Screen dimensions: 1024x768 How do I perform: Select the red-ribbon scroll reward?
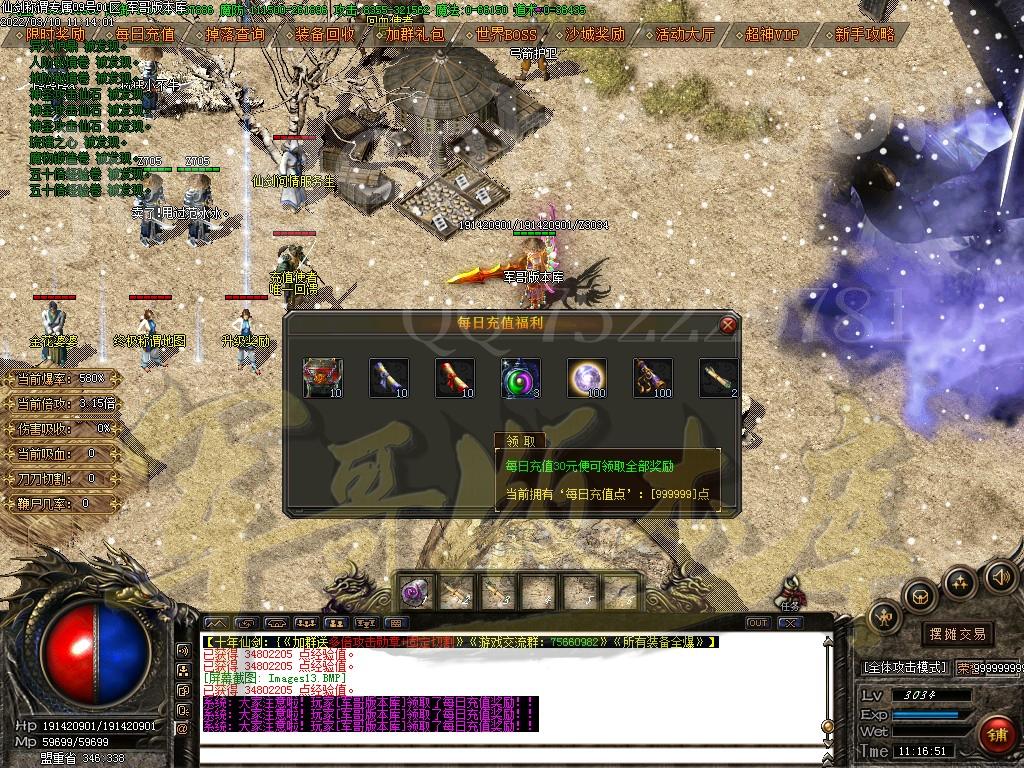[454, 377]
